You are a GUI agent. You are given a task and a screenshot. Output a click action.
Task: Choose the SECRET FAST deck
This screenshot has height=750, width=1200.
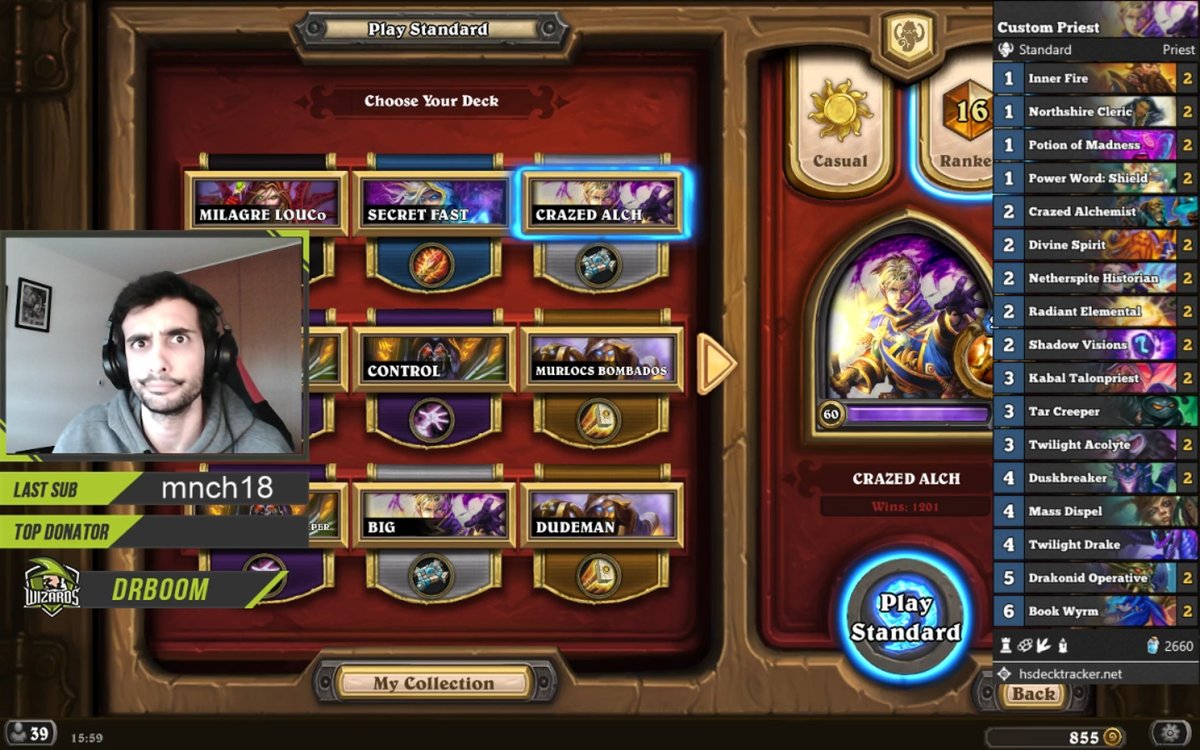point(433,204)
